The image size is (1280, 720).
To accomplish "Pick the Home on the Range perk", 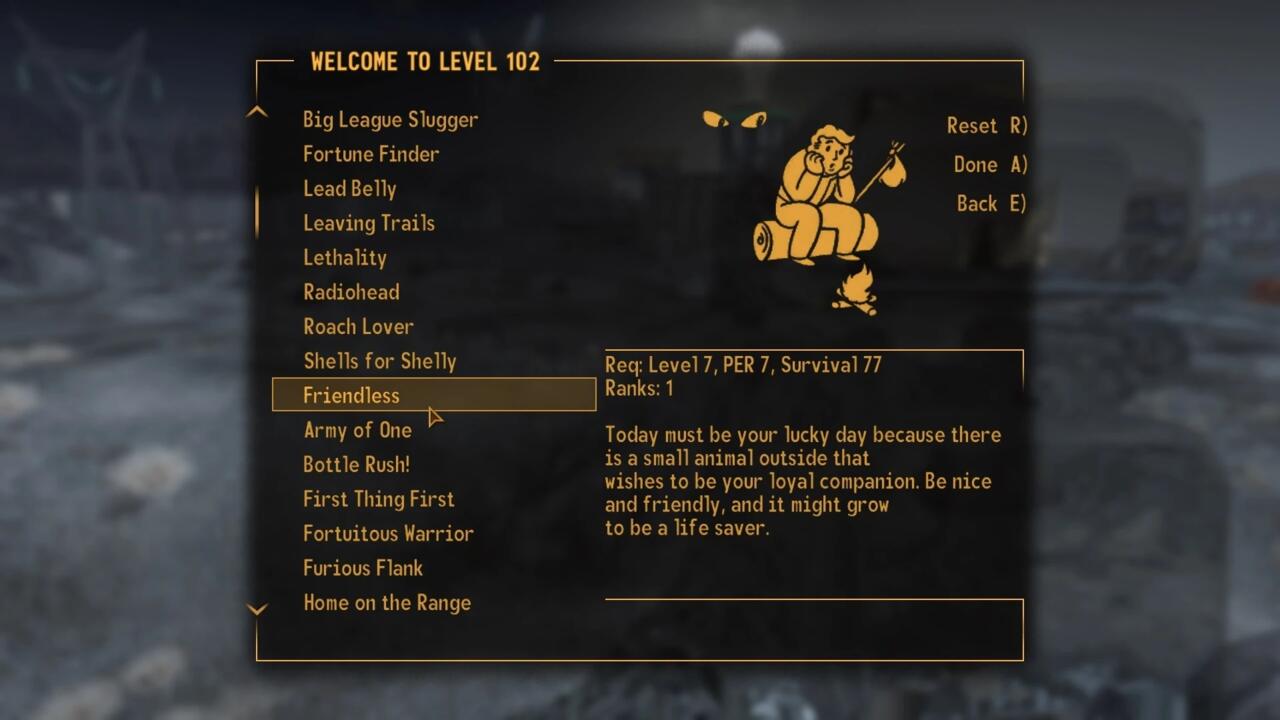I will [x=387, y=603].
